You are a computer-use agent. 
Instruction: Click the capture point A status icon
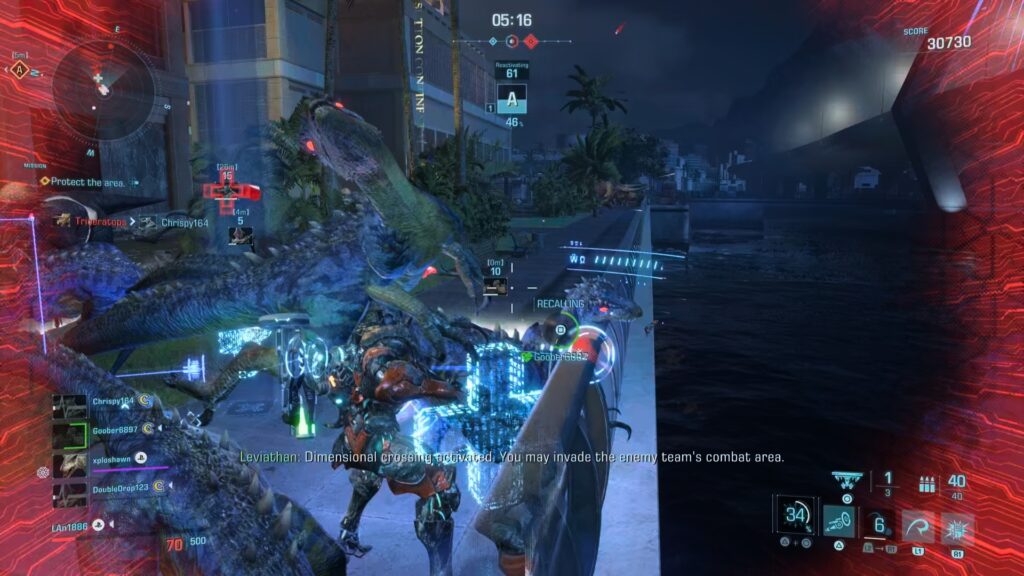(512, 100)
